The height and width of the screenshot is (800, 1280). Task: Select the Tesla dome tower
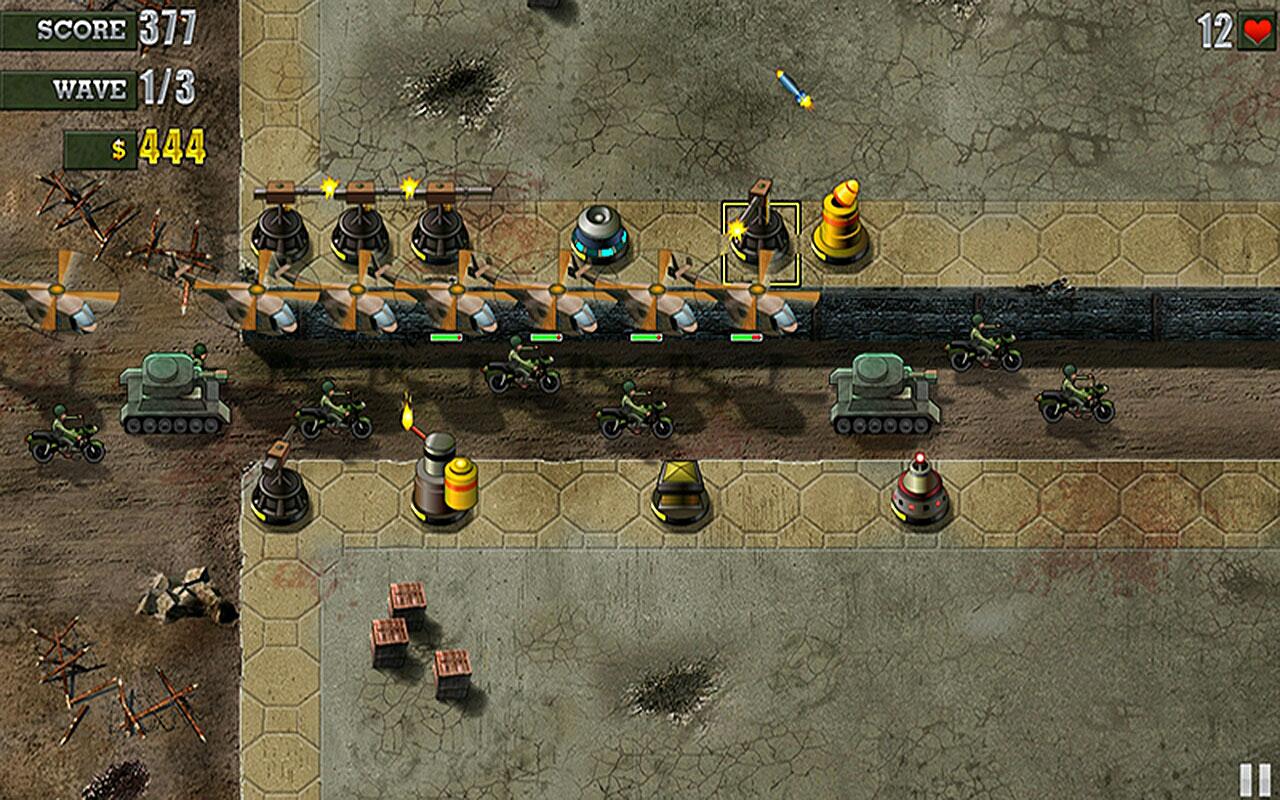pyautogui.click(x=601, y=237)
